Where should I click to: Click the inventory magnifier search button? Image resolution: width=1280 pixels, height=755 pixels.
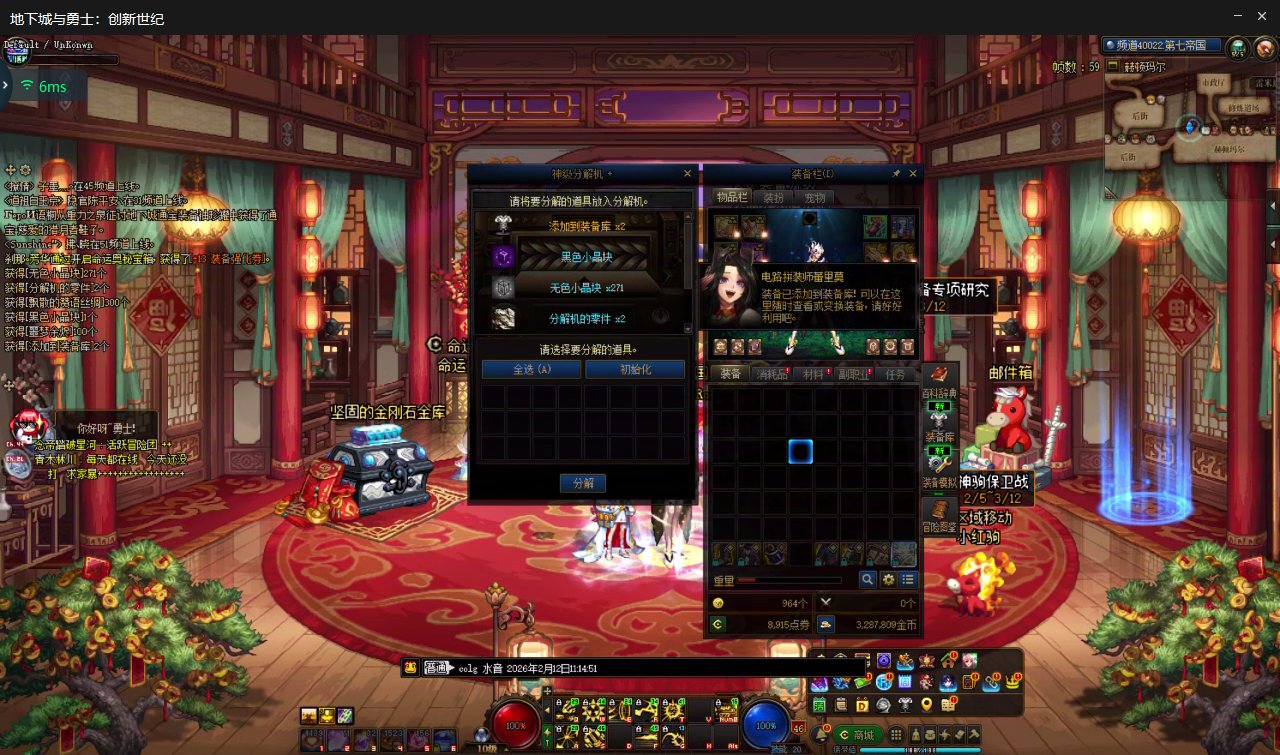tap(868, 579)
